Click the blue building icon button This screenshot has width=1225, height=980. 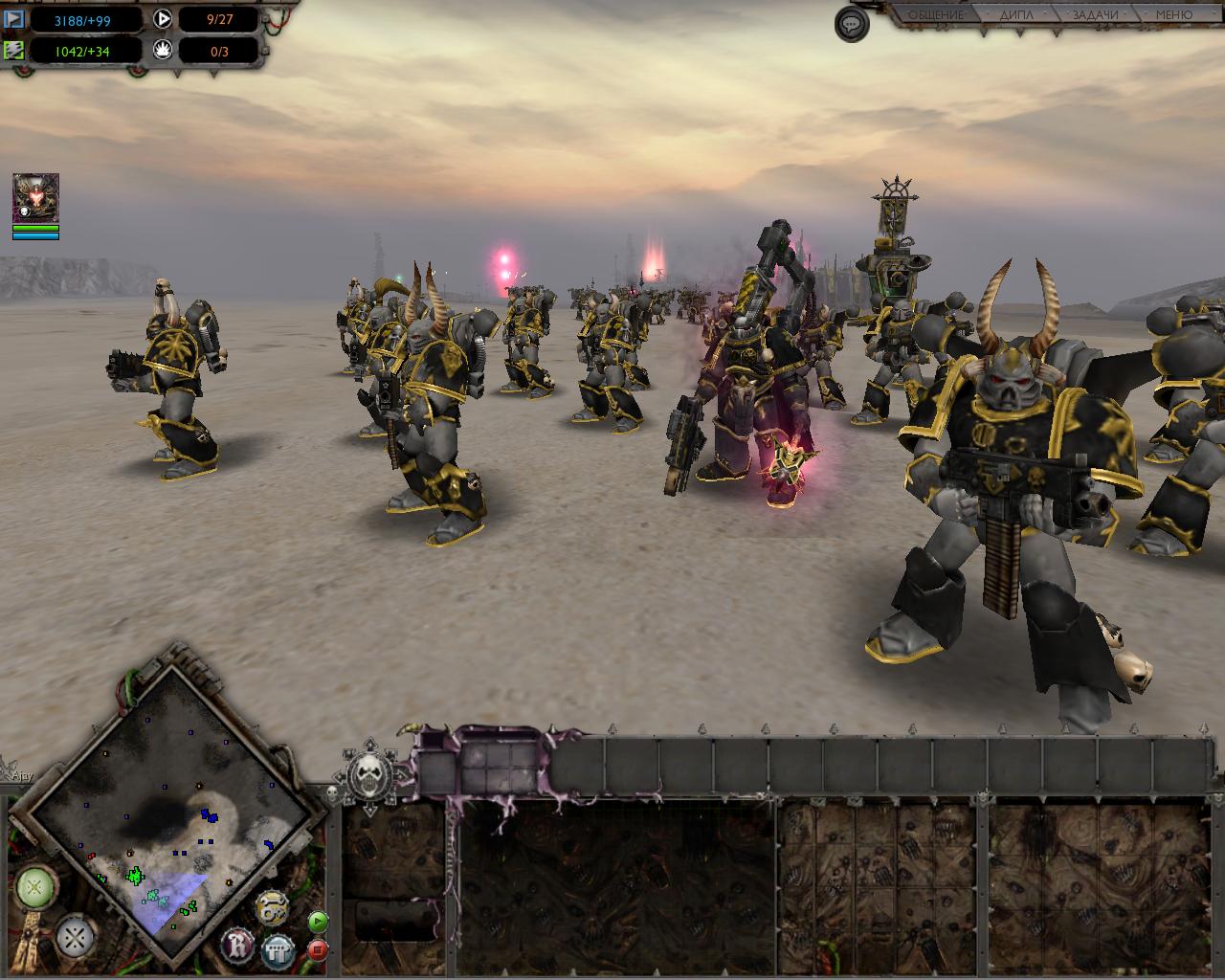pyautogui.click(x=278, y=949)
